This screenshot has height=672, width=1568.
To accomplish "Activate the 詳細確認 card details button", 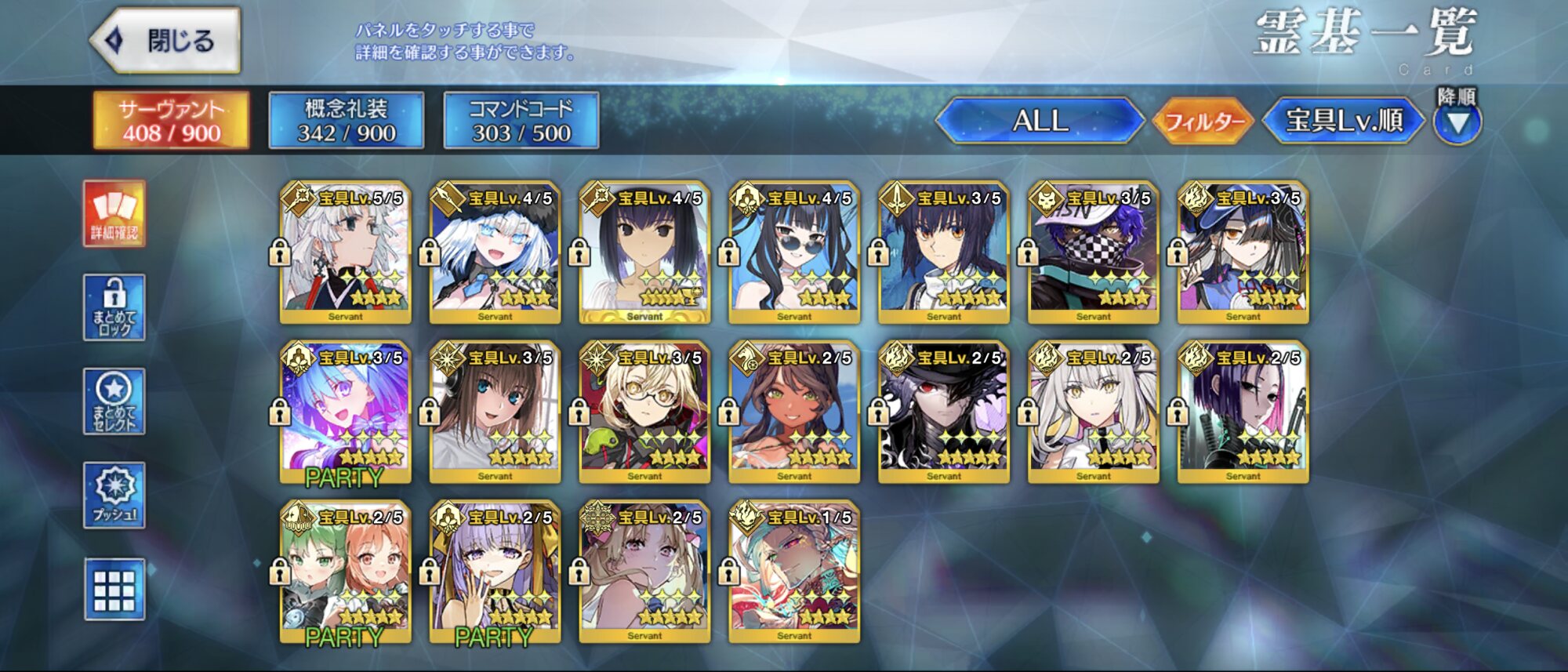I will point(114,213).
